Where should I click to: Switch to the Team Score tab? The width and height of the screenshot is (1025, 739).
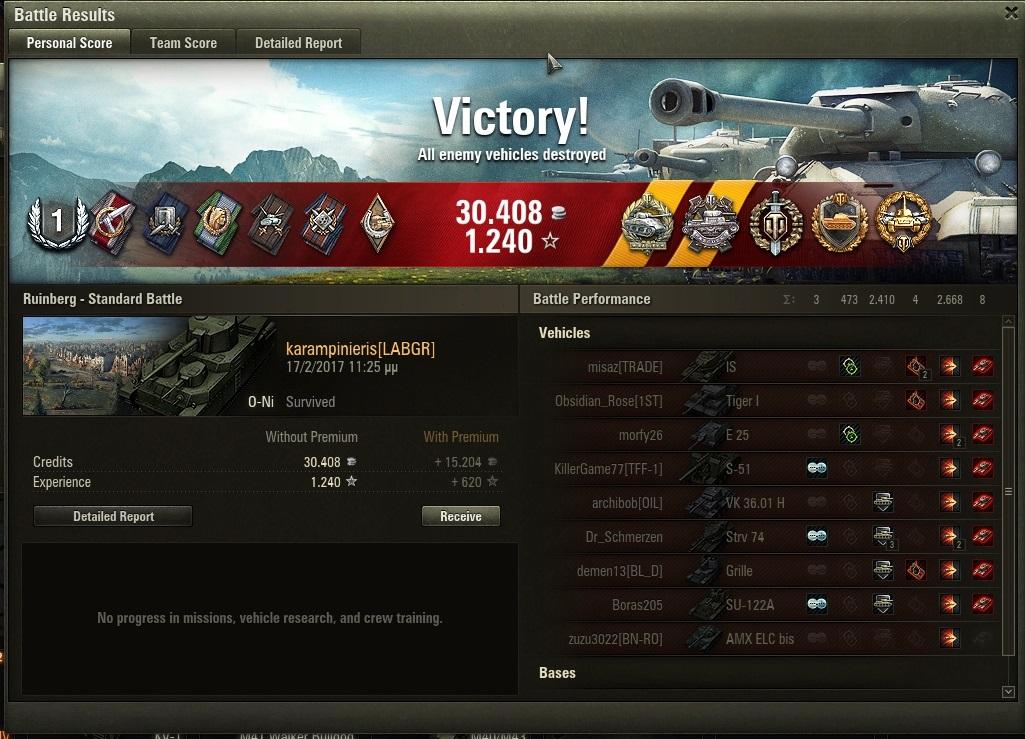[183, 43]
